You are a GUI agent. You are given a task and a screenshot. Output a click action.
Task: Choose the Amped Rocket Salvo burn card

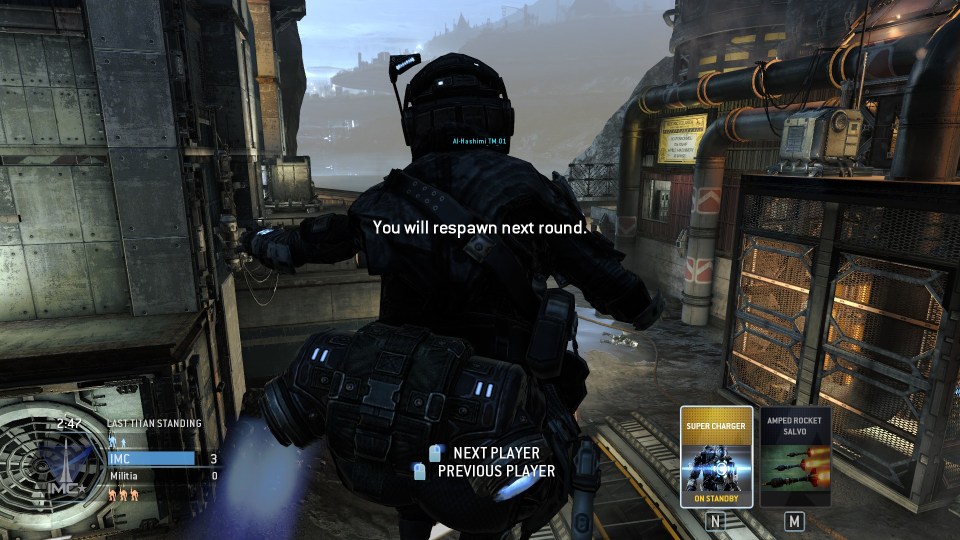point(795,456)
